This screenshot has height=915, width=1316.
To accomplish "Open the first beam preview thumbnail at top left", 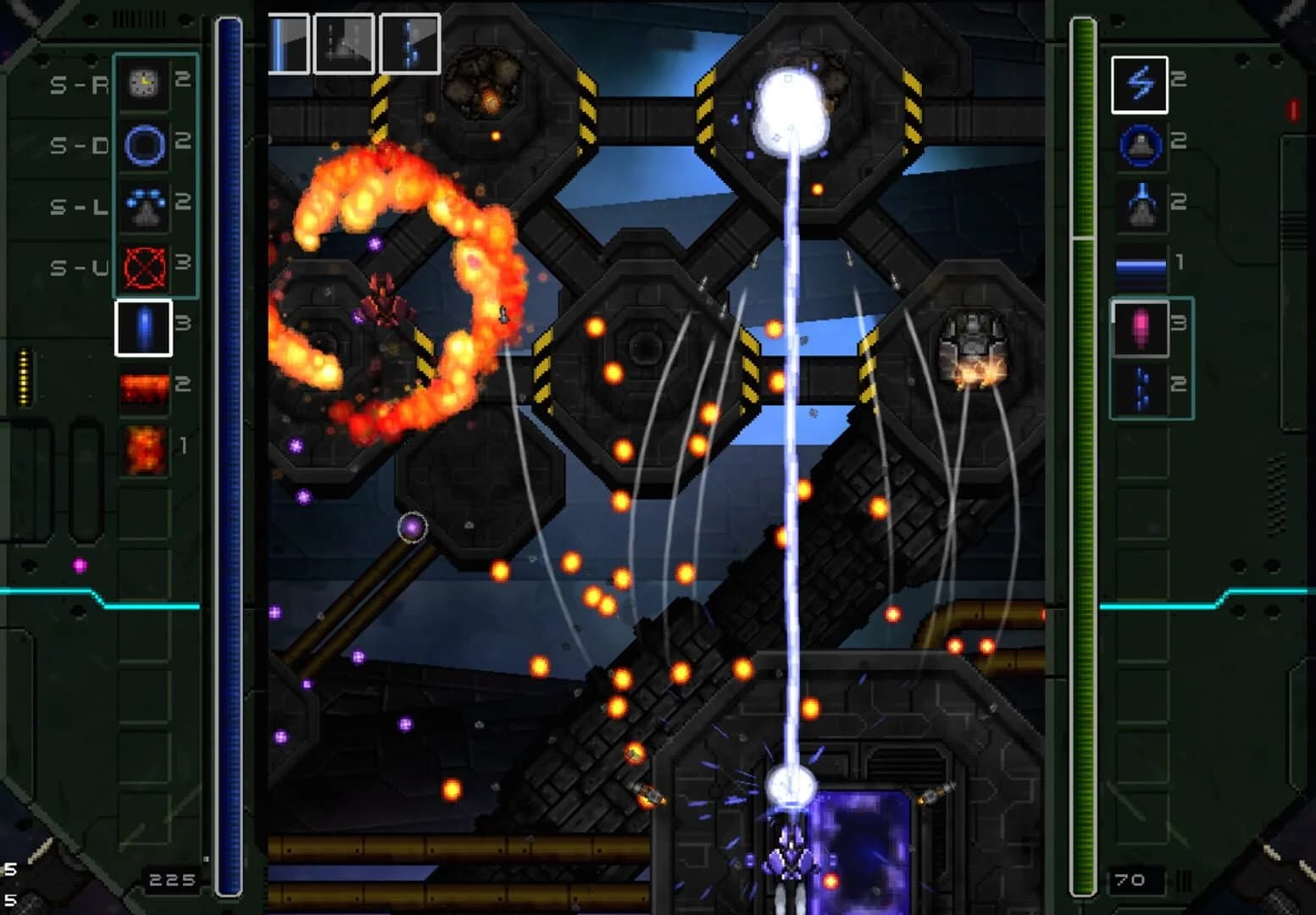I will [288, 40].
